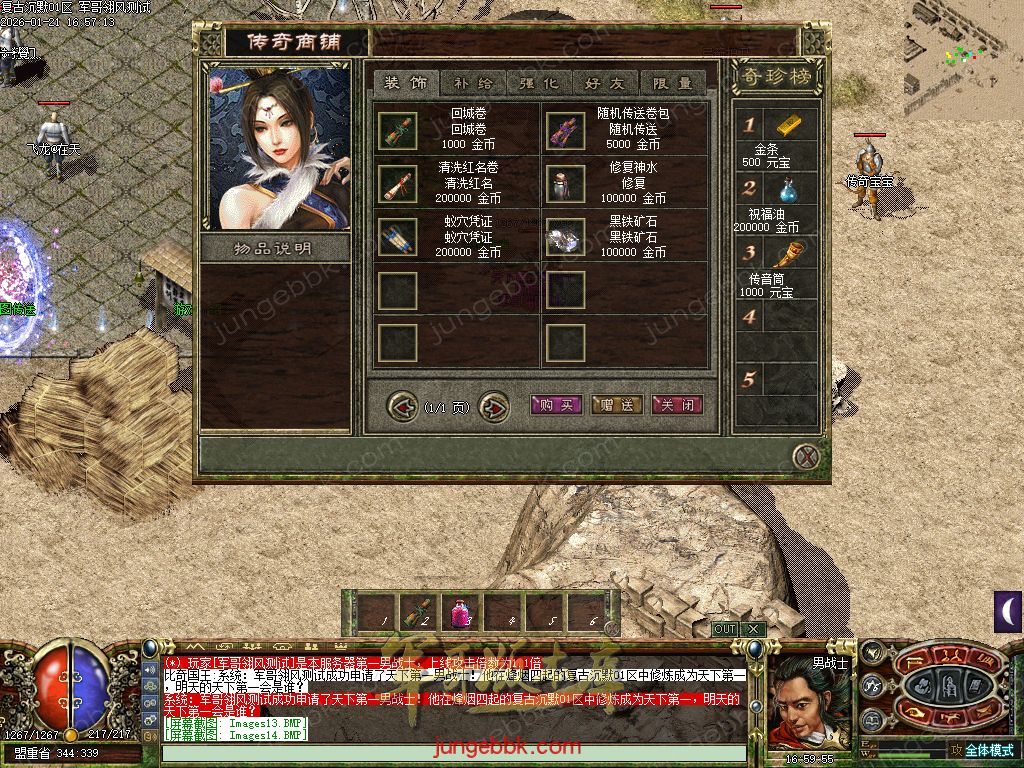Select the 修复神水 potion
This screenshot has width=1024, height=768.
click(x=566, y=183)
